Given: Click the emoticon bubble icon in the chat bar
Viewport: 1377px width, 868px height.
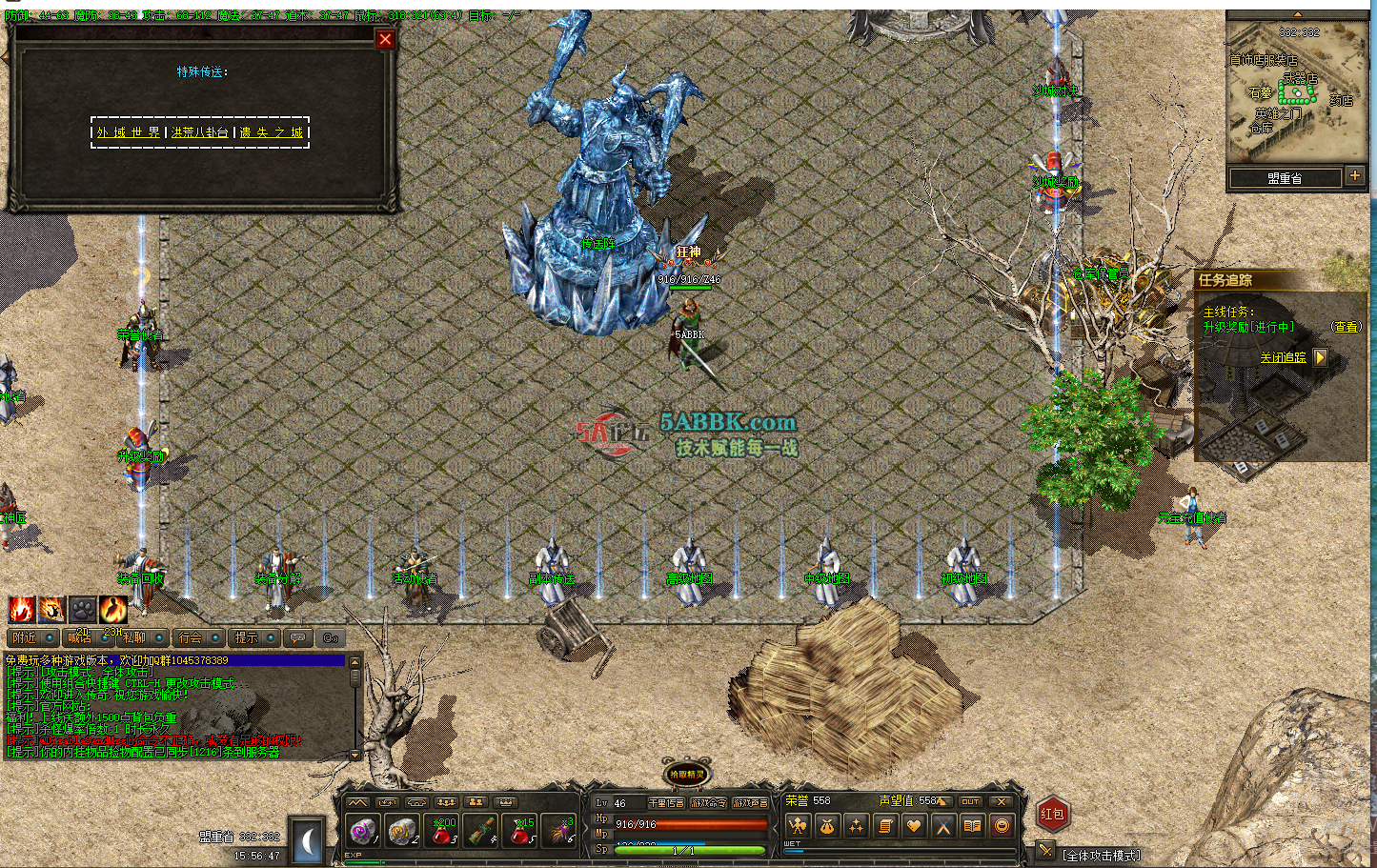Looking at the screenshot, I should [298, 638].
